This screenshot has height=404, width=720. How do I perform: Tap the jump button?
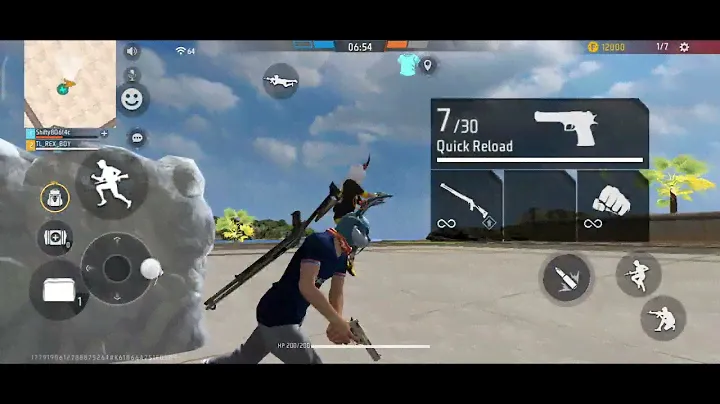pyautogui.click(x=637, y=273)
